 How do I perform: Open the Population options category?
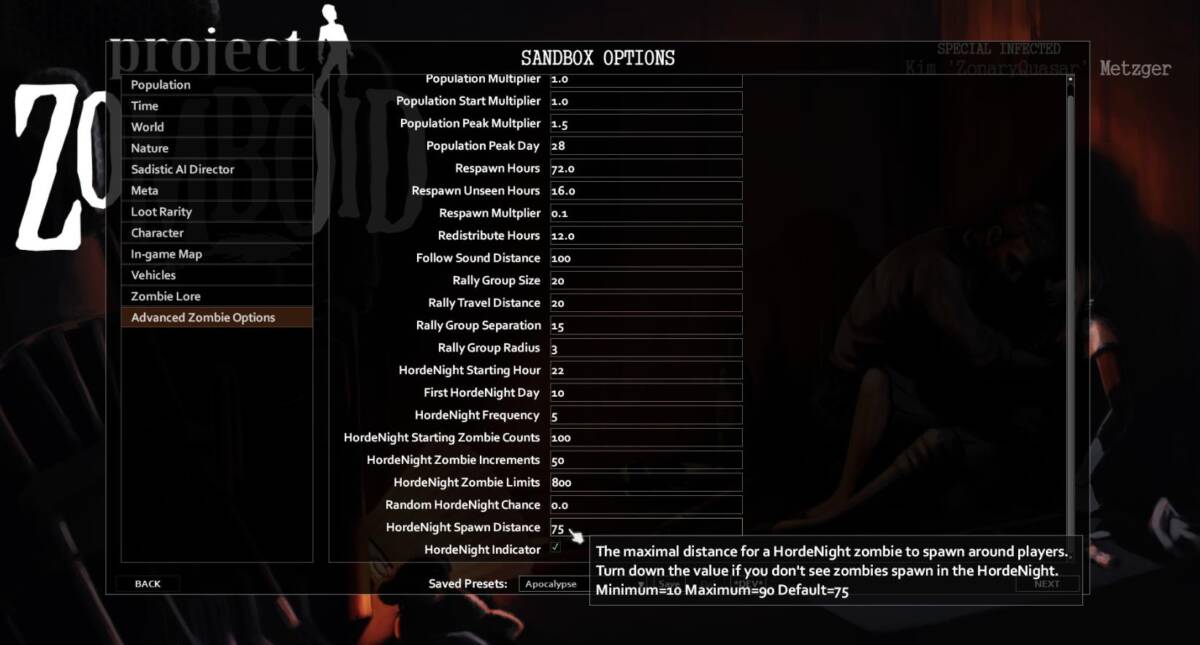pos(216,85)
